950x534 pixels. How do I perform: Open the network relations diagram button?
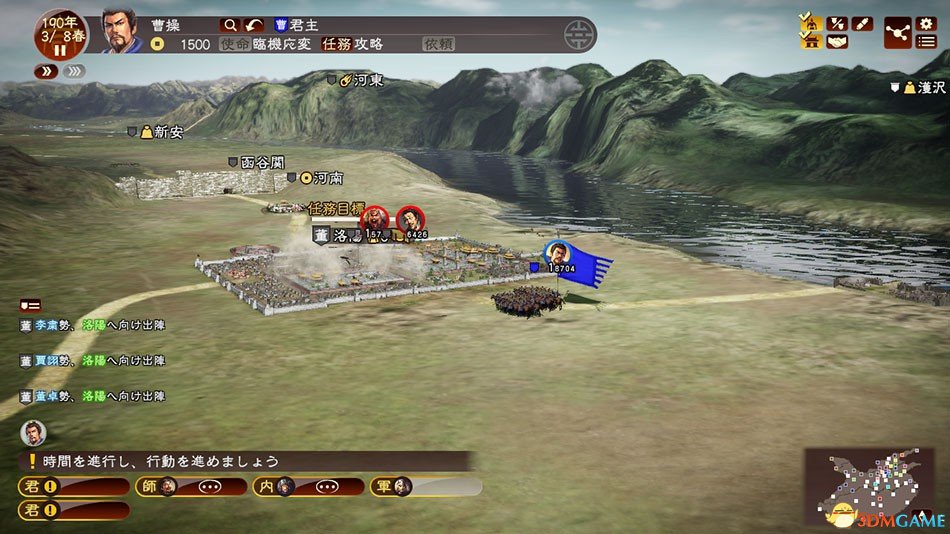[897, 32]
